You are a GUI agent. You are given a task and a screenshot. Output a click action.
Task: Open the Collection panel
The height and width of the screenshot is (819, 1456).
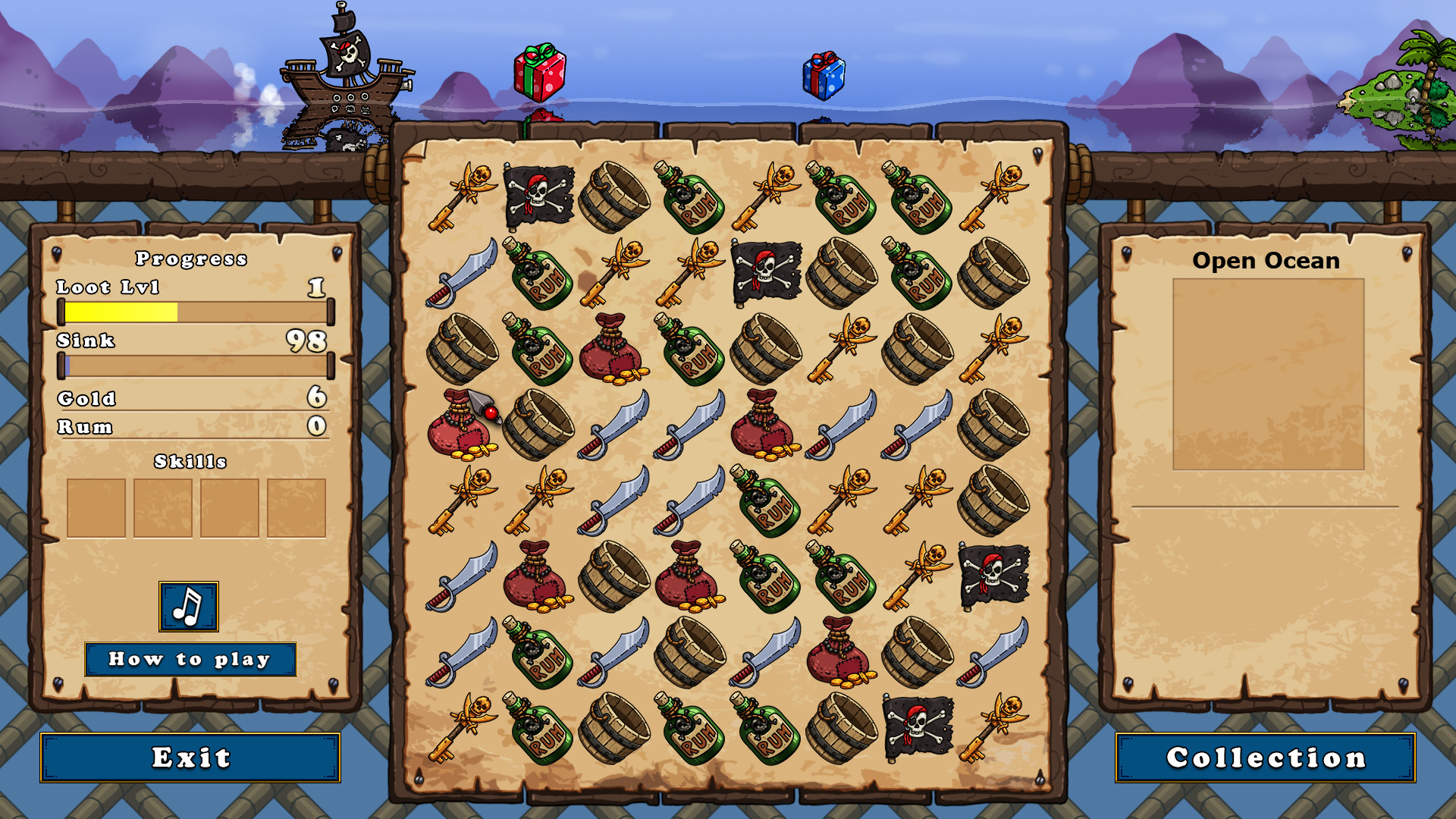coord(1265,758)
